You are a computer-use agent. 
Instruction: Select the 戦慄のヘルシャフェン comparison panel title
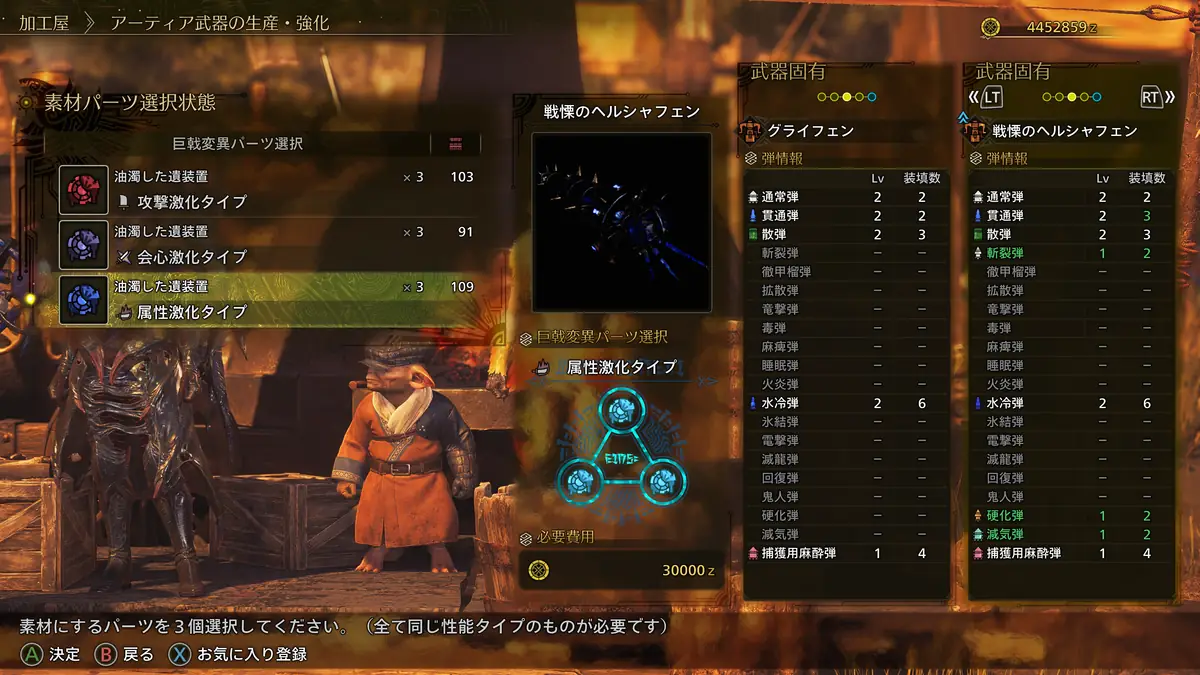pyautogui.click(x=1064, y=131)
